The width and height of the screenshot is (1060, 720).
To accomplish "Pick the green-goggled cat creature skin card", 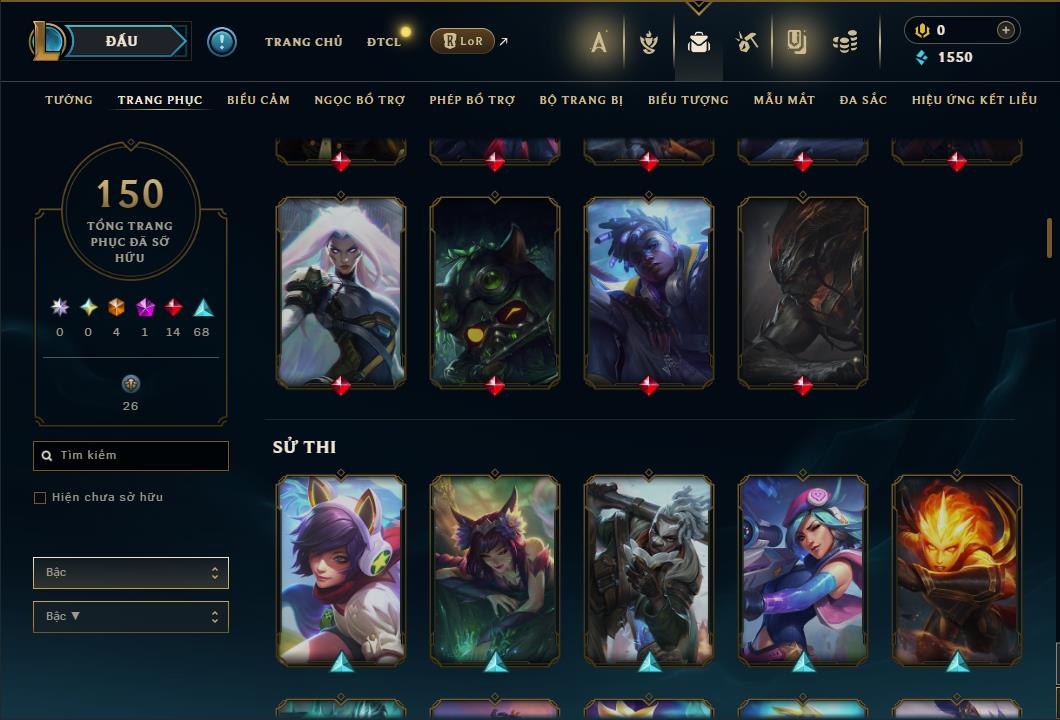I will 495,290.
